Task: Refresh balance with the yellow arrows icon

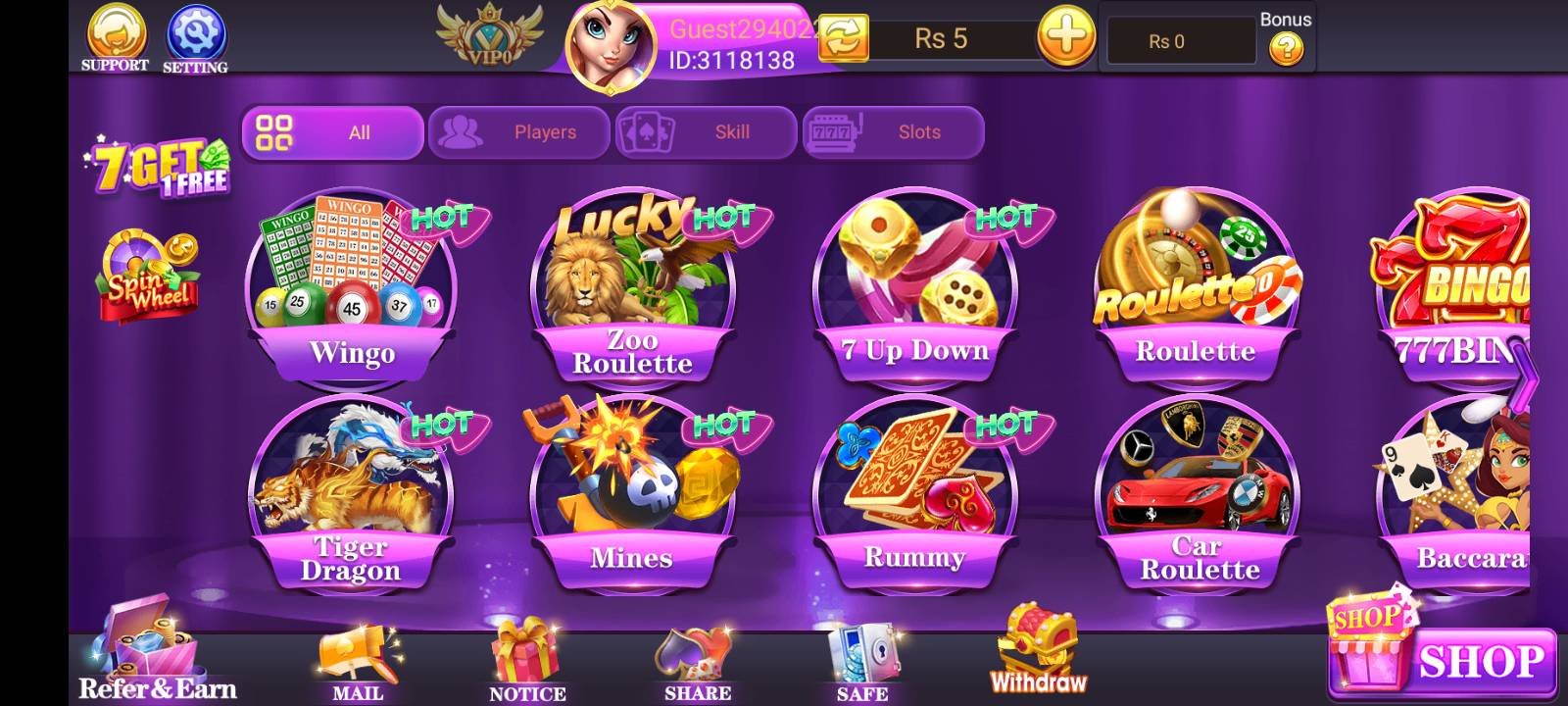Action: click(x=843, y=39)
